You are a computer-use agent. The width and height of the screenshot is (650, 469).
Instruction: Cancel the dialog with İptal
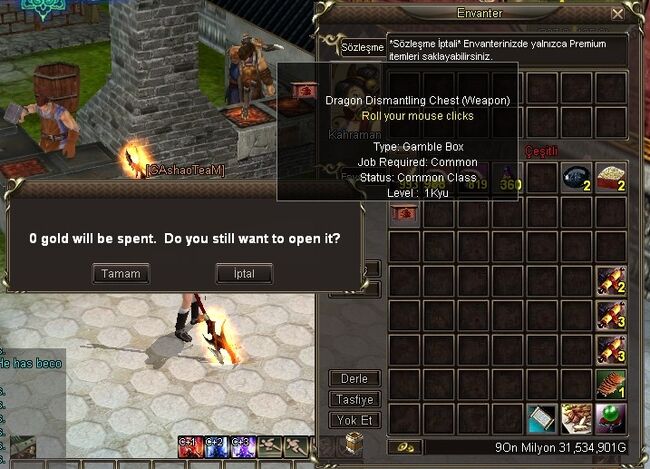point(244,273)
